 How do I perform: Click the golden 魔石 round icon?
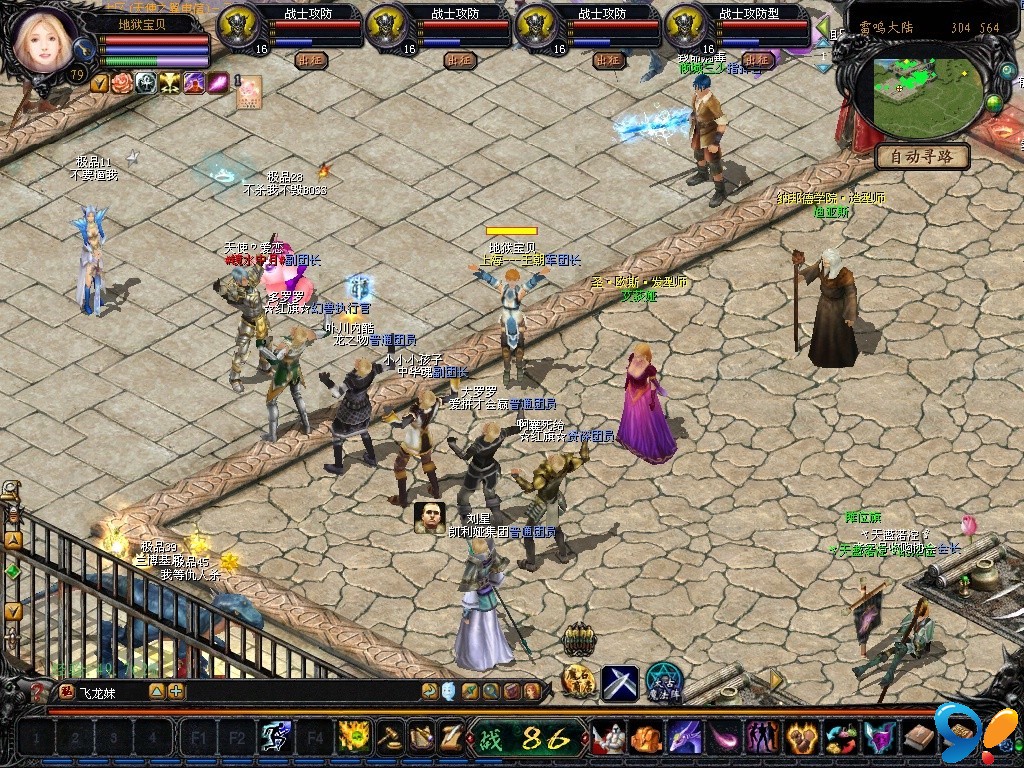[x=579, y=681]
